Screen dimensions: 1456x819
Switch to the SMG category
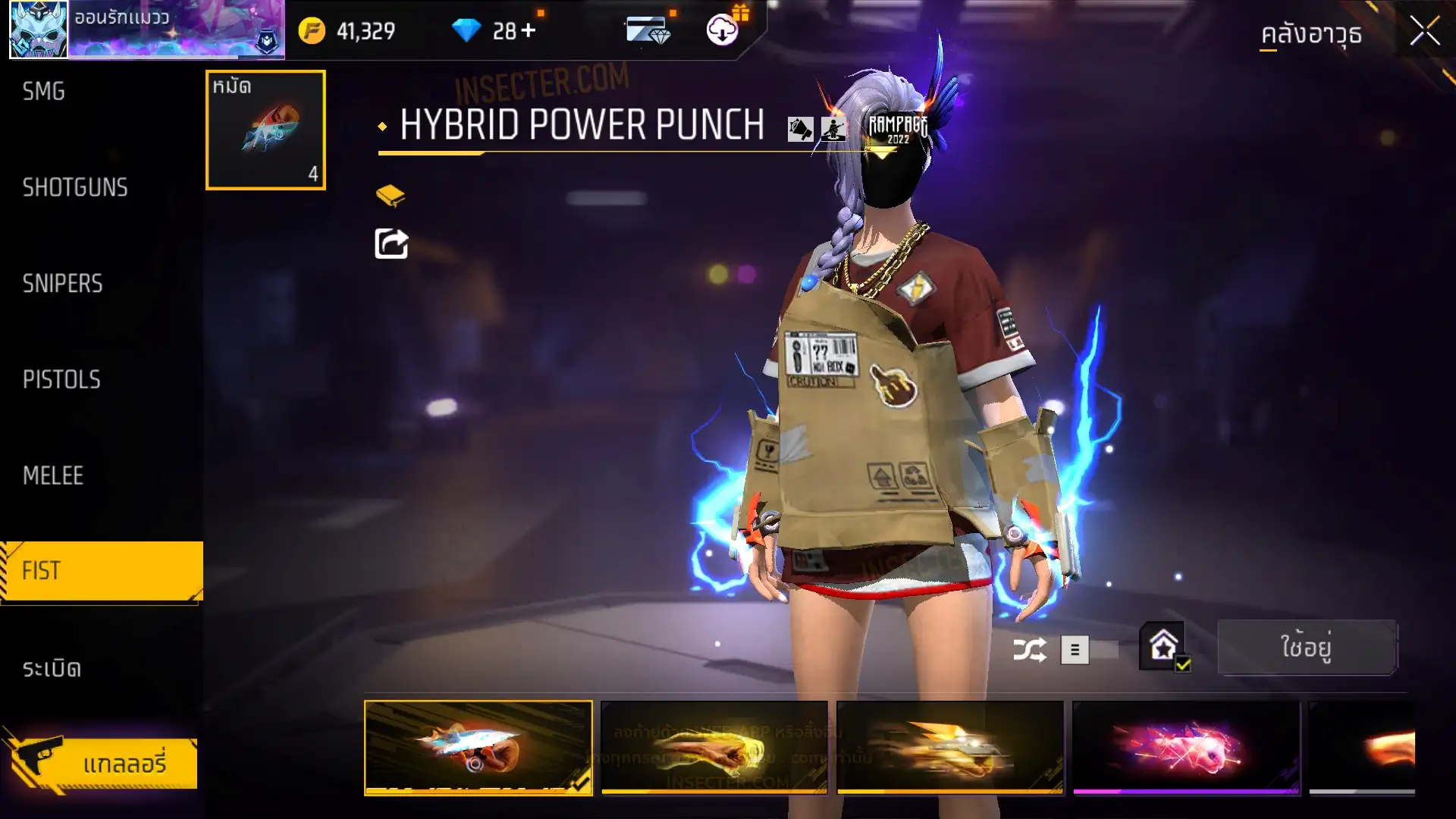click(x=44, y=92)
